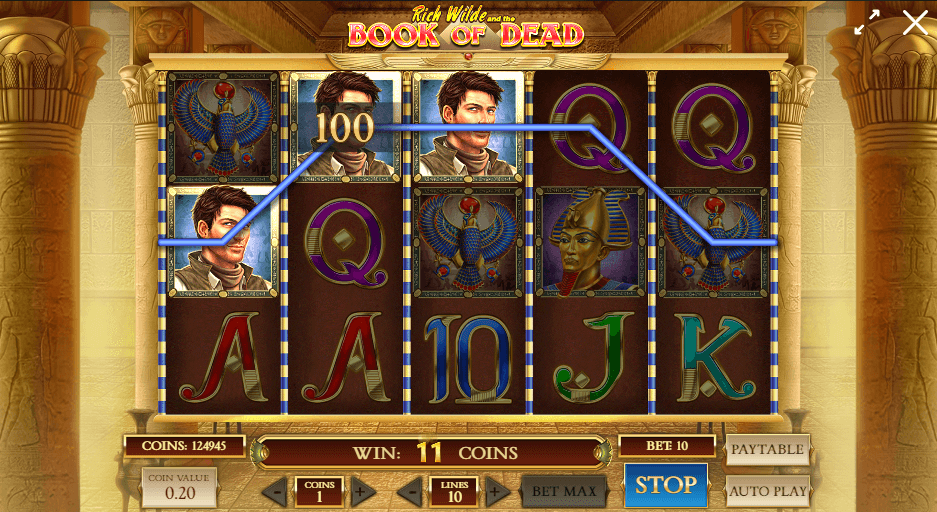Screen dimensions: 937x512
Task: Open the Paytable
Action: (767, 450)
